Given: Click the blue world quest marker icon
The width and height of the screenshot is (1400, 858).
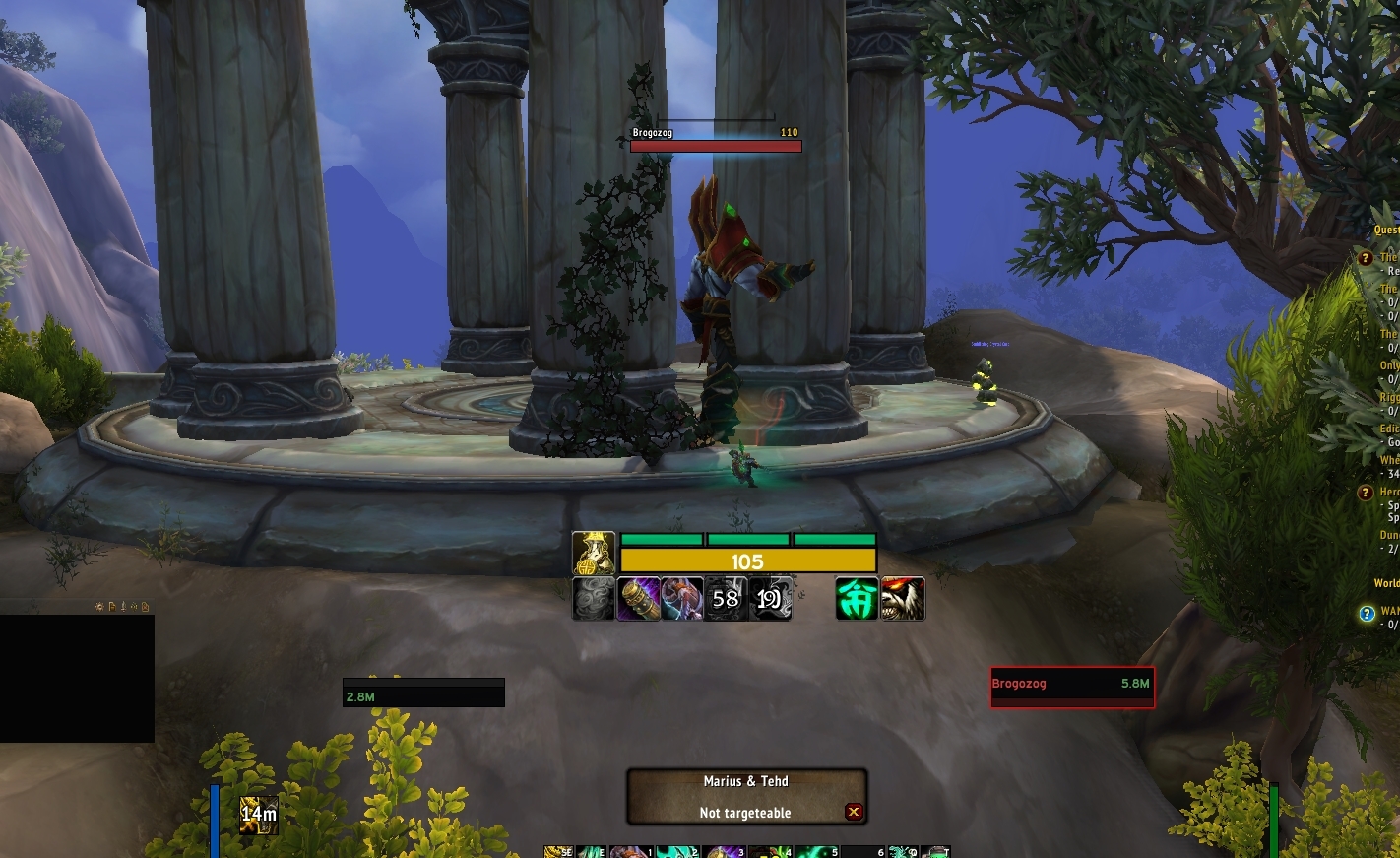Looking at the screenshot, I should 1367,614.
